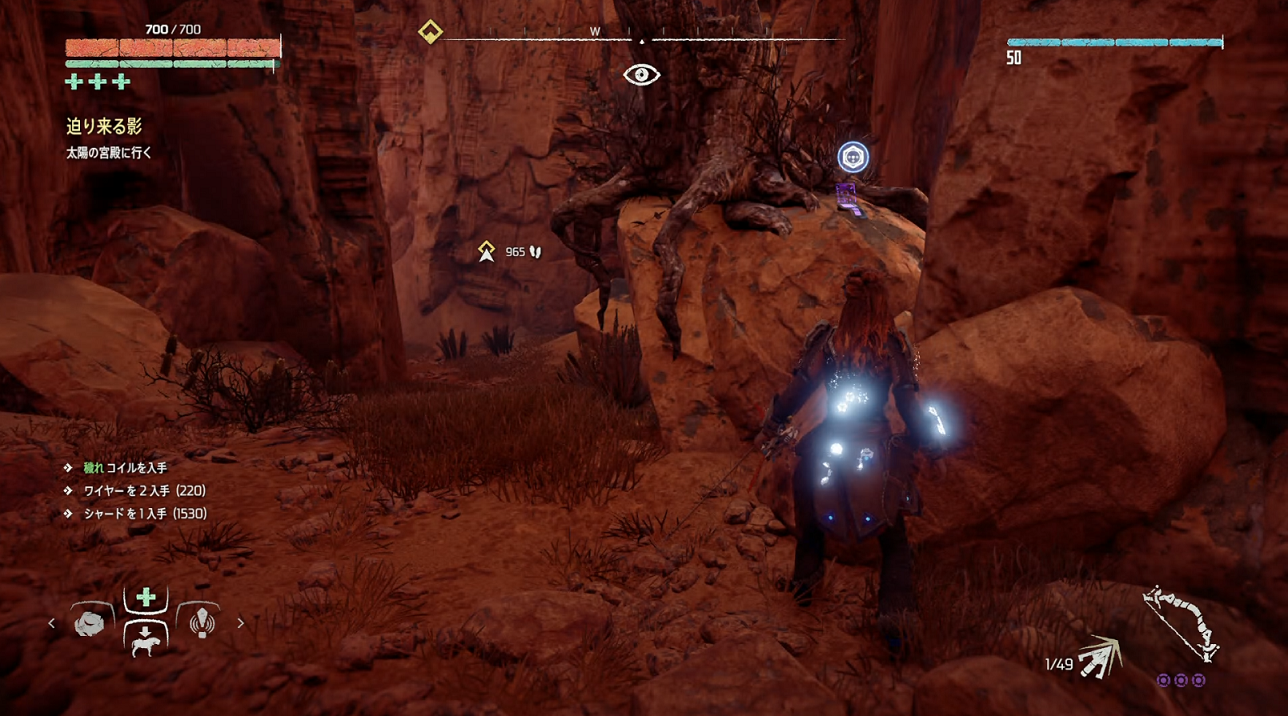The image size is (1288, 716).
Task: Select the lure call item slot
Action: [201, 623]
